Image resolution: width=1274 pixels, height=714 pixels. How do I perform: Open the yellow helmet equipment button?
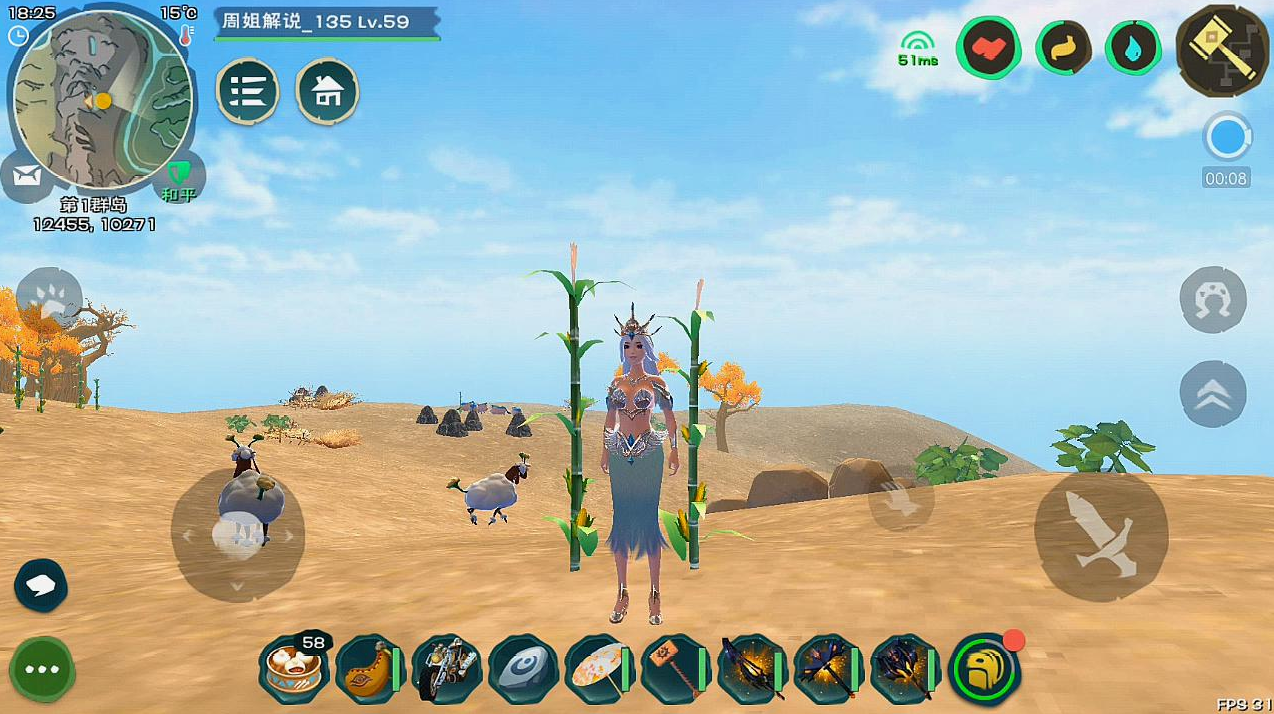[x=983, y=668]
